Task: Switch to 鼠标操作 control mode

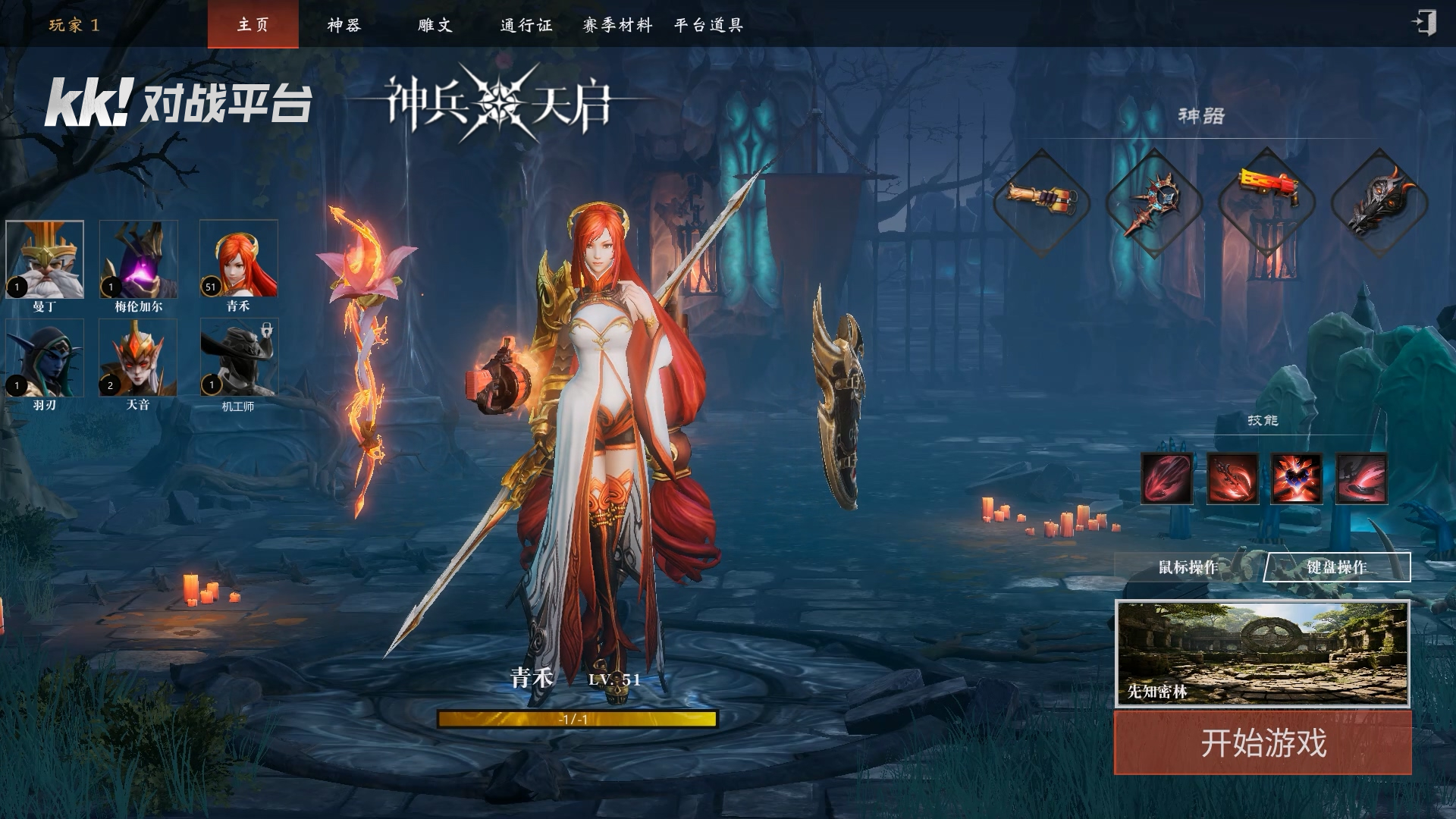Action: pos(1188,567)
